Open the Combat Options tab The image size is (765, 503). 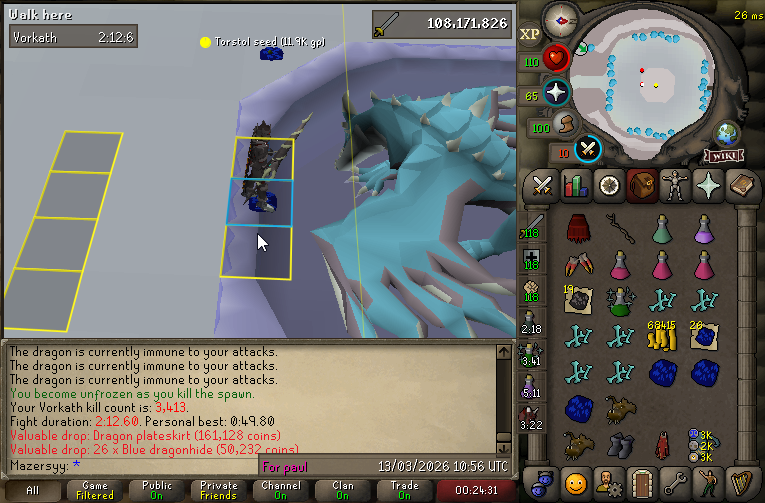543,186
